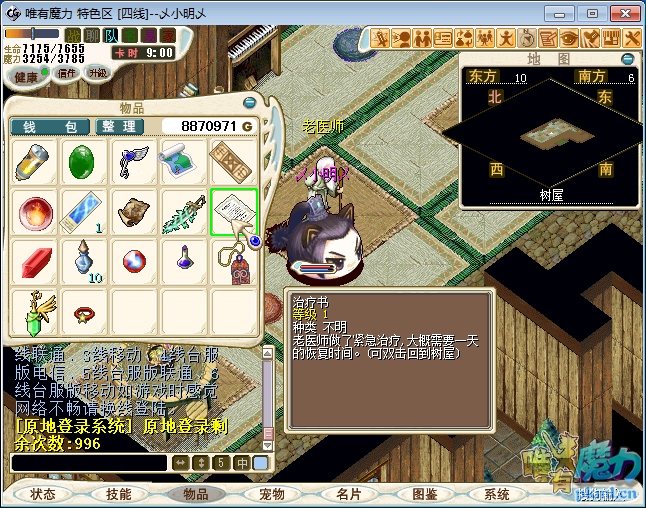Choose the red crystal item slot
Viewport: 646px width, 508px height.
pyautogui.click(x=36, y=262)
